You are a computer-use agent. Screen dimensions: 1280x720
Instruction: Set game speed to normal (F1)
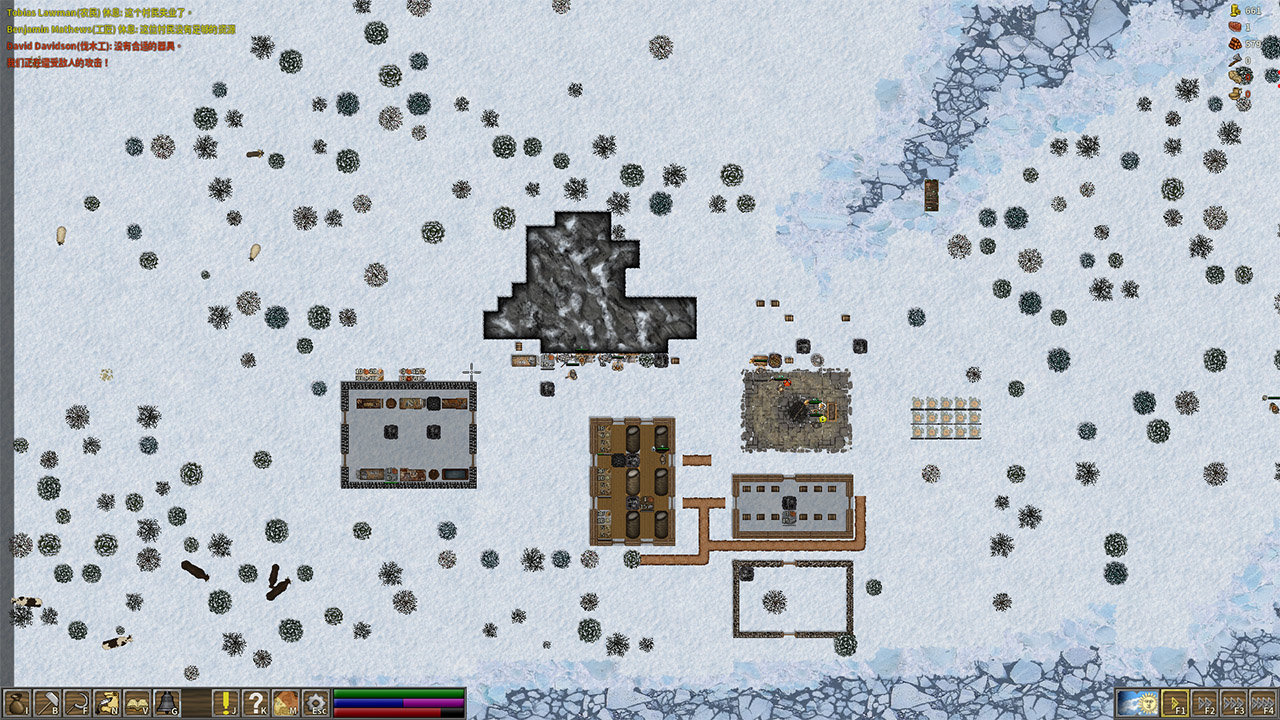[x=1175, y=703]
